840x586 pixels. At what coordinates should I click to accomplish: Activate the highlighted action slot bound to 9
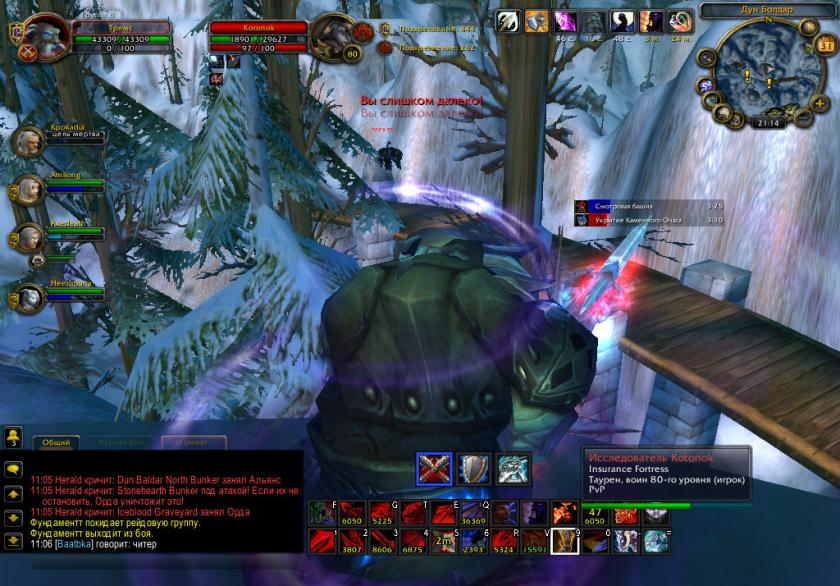(564, 542)
